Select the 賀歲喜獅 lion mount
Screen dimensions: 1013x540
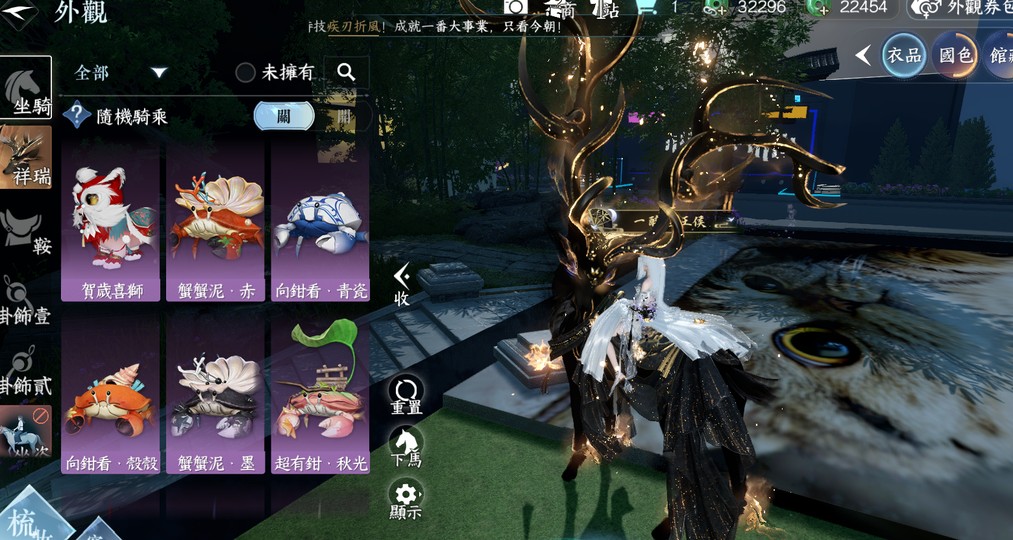click(111, 222)
